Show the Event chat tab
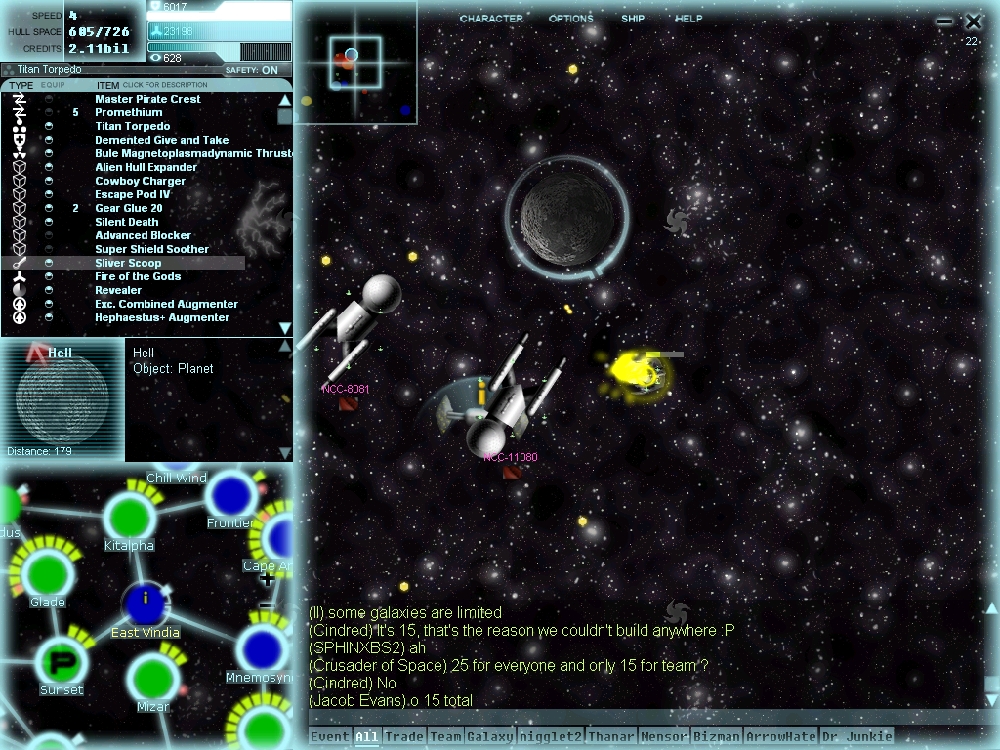The width and height of the screenshot is (1000, 750). 330,737
